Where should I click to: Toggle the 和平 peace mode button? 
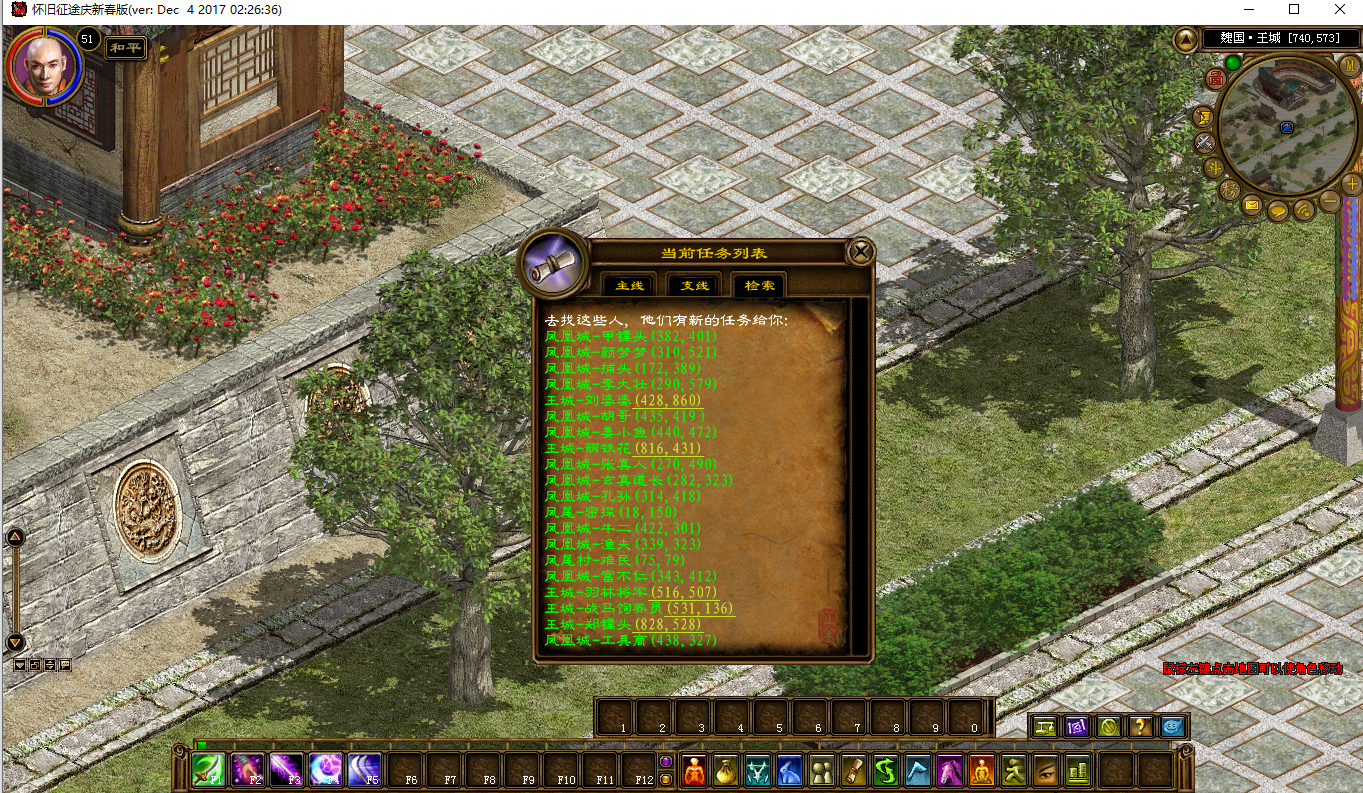coord(126,46)
